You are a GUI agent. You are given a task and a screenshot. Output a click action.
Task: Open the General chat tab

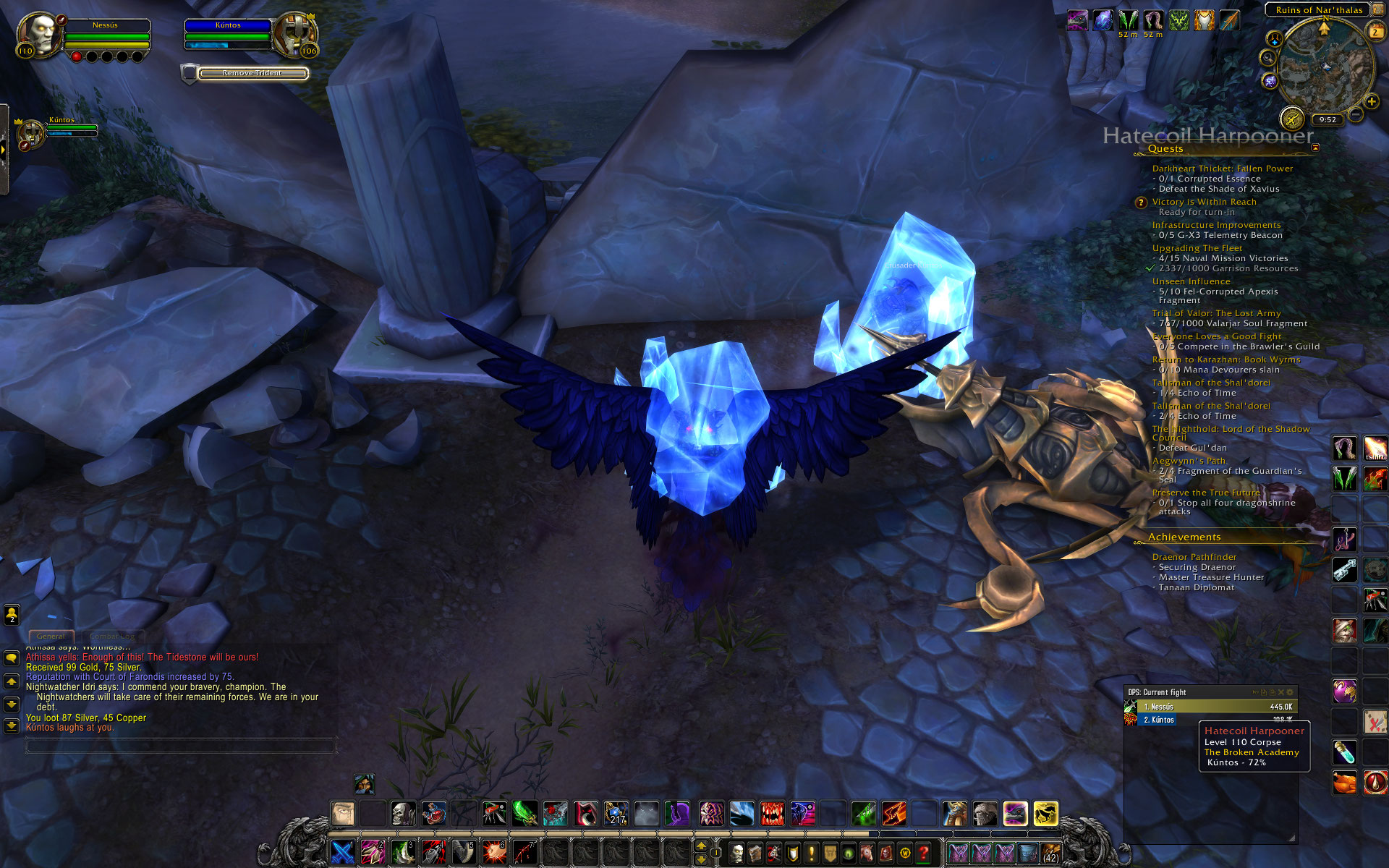click(x=51, y=637)
